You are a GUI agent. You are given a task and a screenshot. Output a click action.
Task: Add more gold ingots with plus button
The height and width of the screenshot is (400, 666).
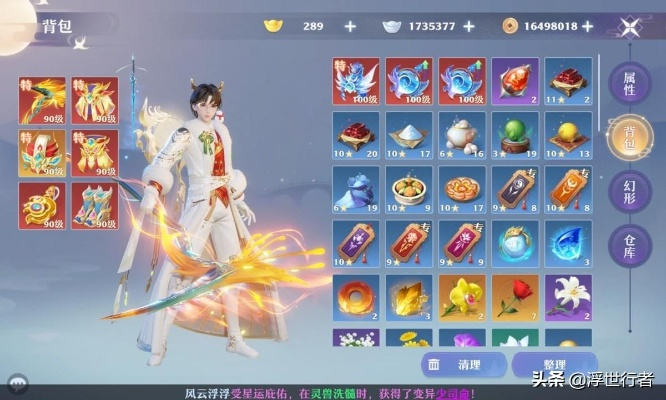pyautogui.click(x=350, y=25)
